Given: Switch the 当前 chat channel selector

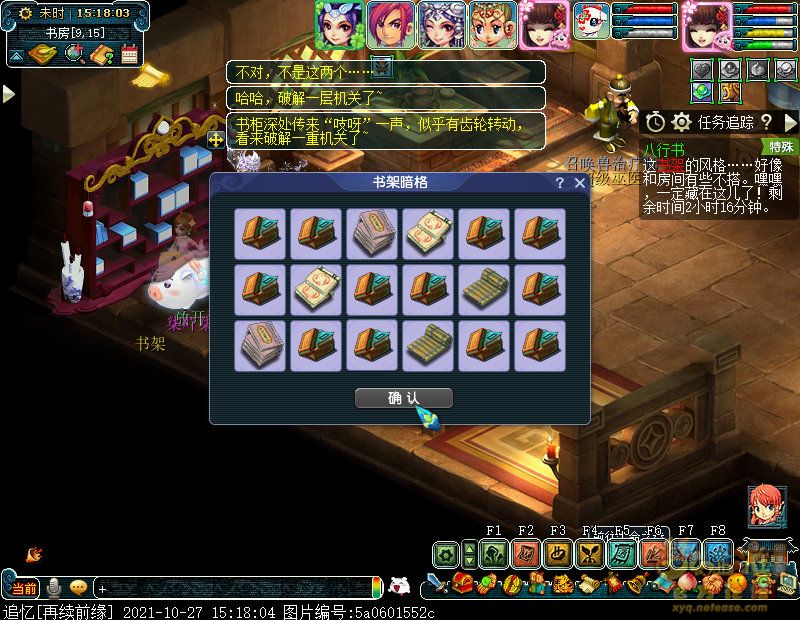Looking at the screenshot, I should click(25, 588).
